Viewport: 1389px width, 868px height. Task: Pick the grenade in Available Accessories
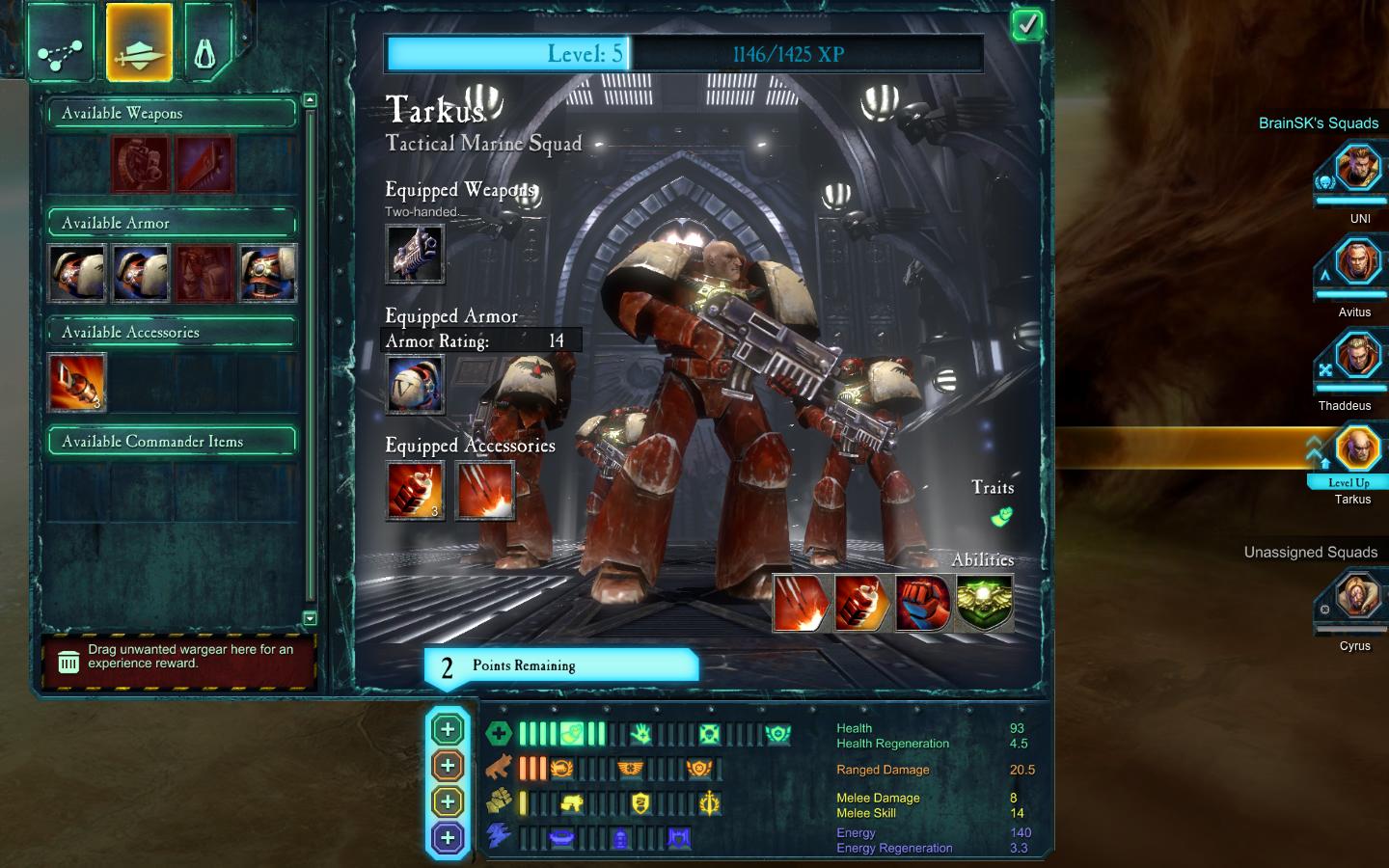77,382
